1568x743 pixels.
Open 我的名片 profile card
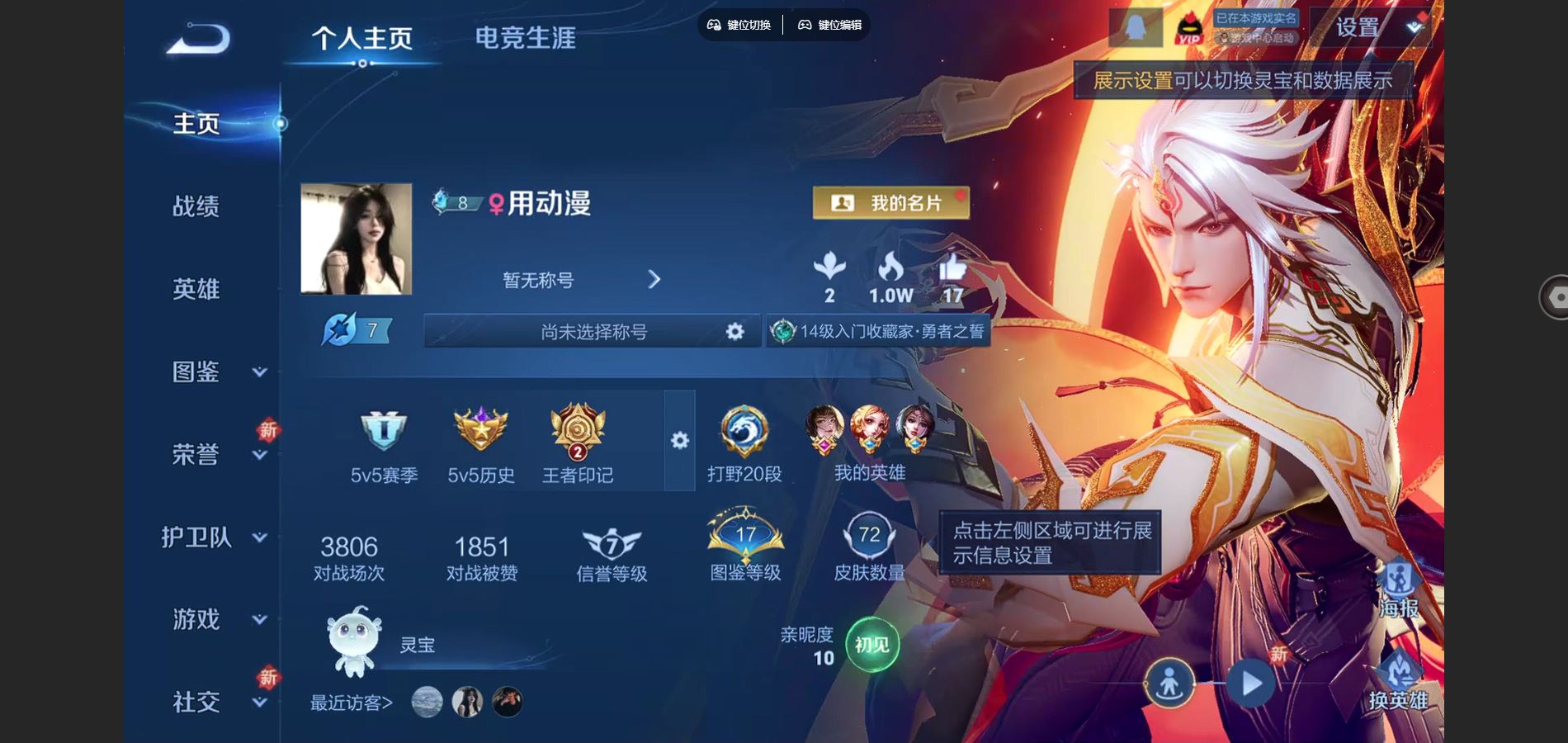coord(890,201)
